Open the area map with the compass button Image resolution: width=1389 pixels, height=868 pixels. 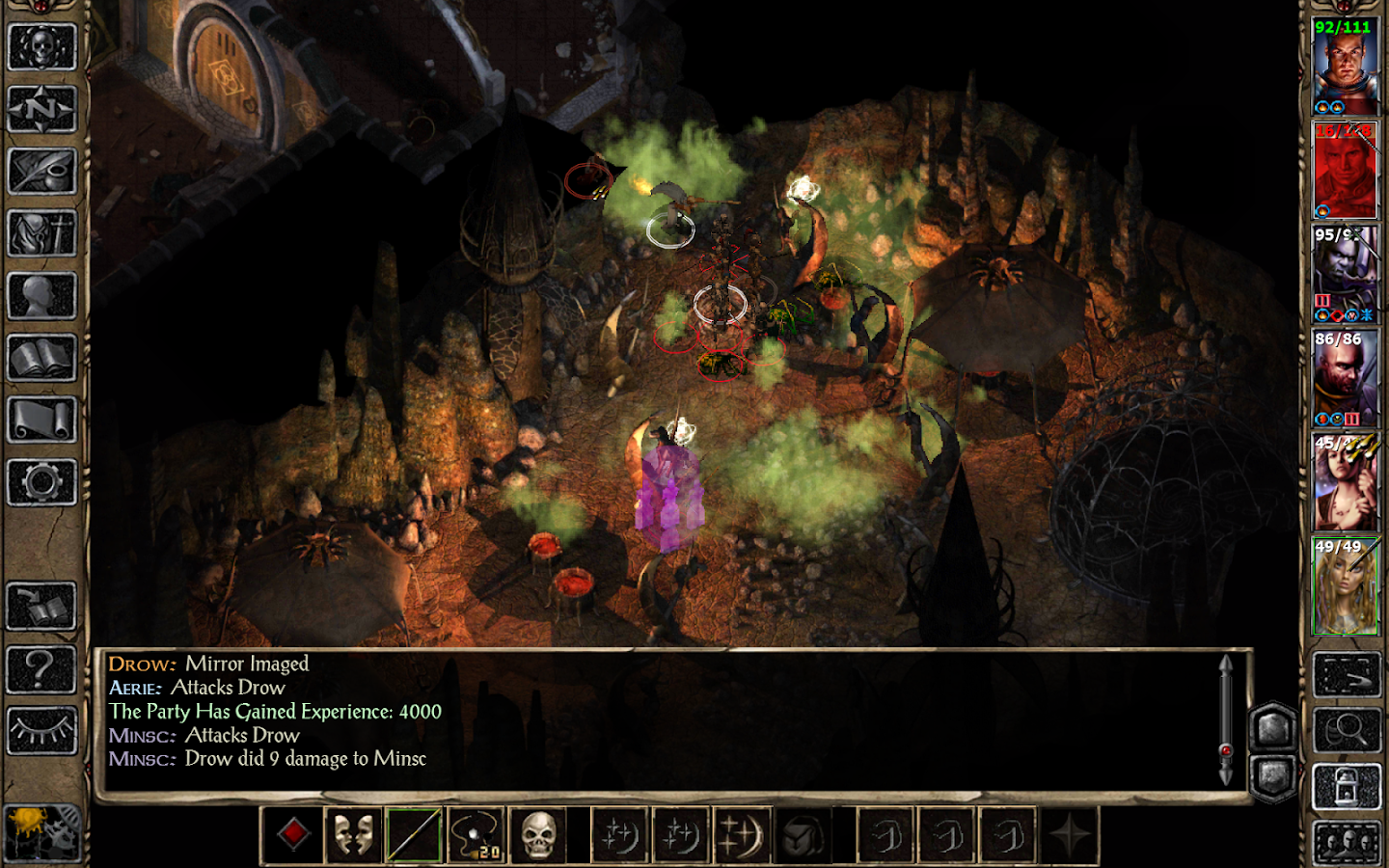[41, 109]
